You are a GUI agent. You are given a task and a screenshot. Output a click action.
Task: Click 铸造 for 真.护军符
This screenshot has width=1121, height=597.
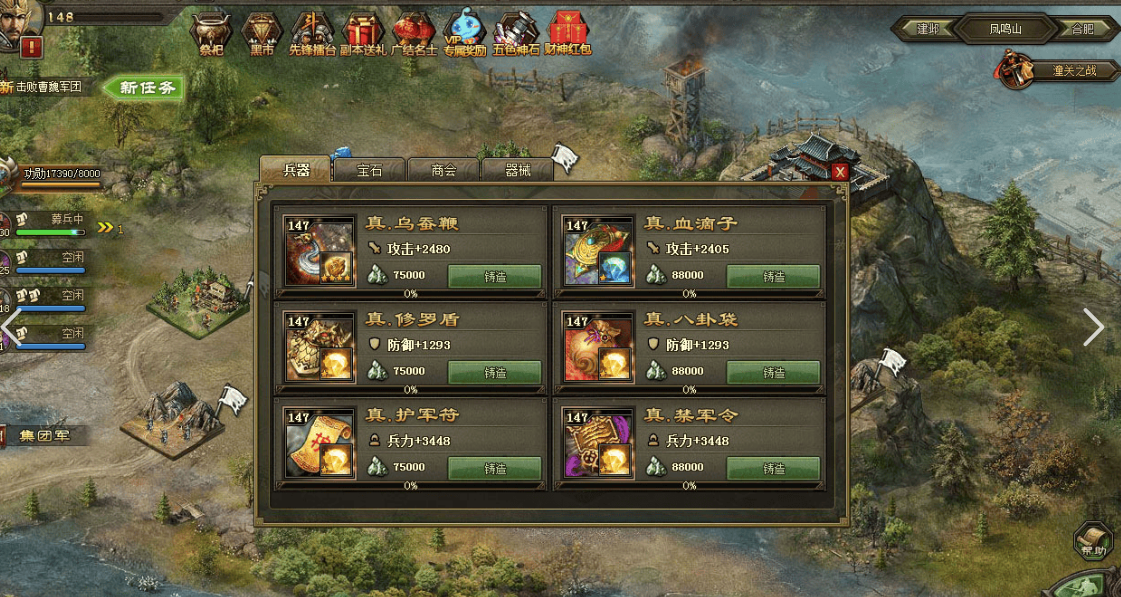pyautogui.click(x=494, y=469)
